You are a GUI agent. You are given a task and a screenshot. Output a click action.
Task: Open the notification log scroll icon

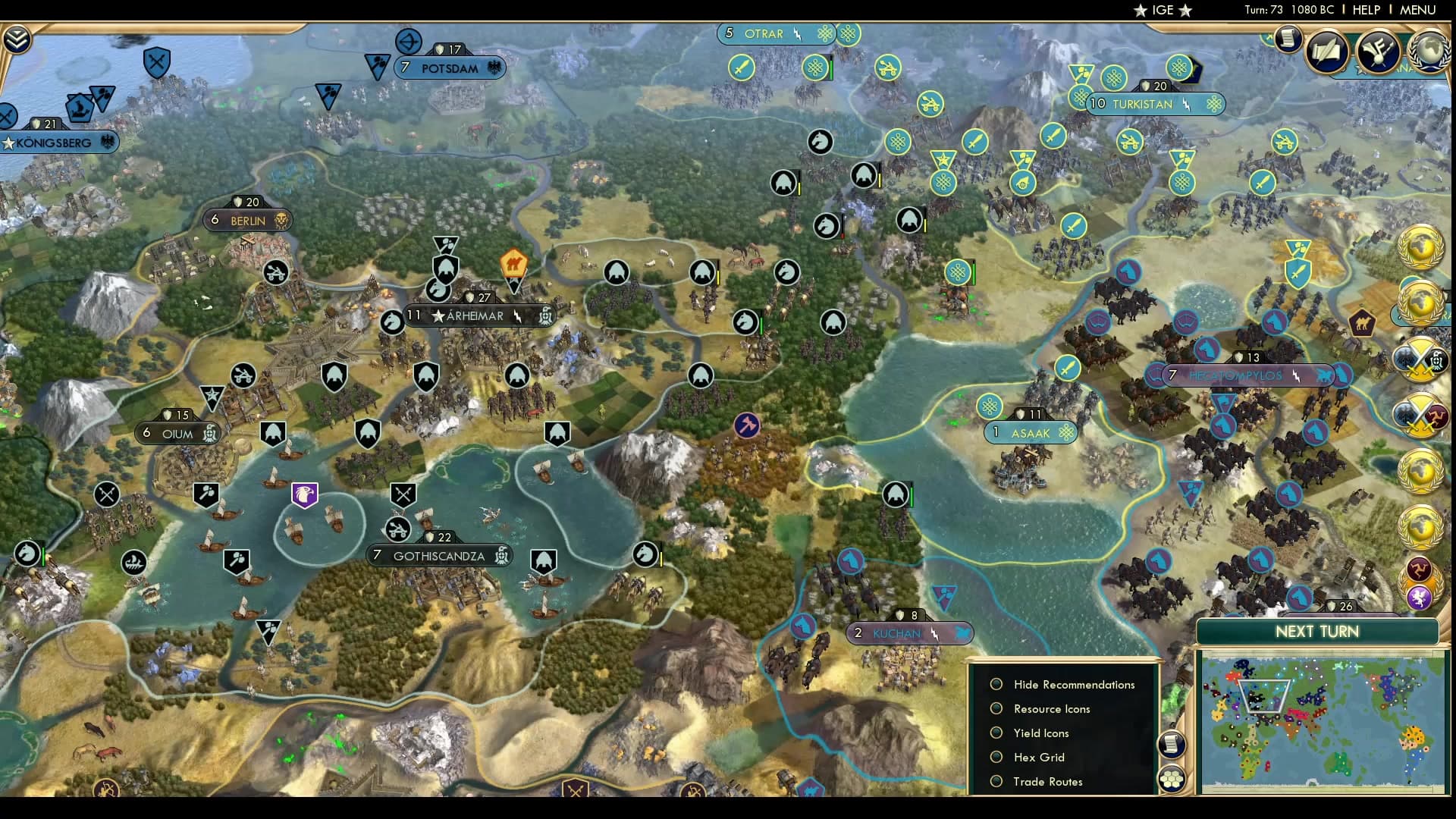[1287, 39]
